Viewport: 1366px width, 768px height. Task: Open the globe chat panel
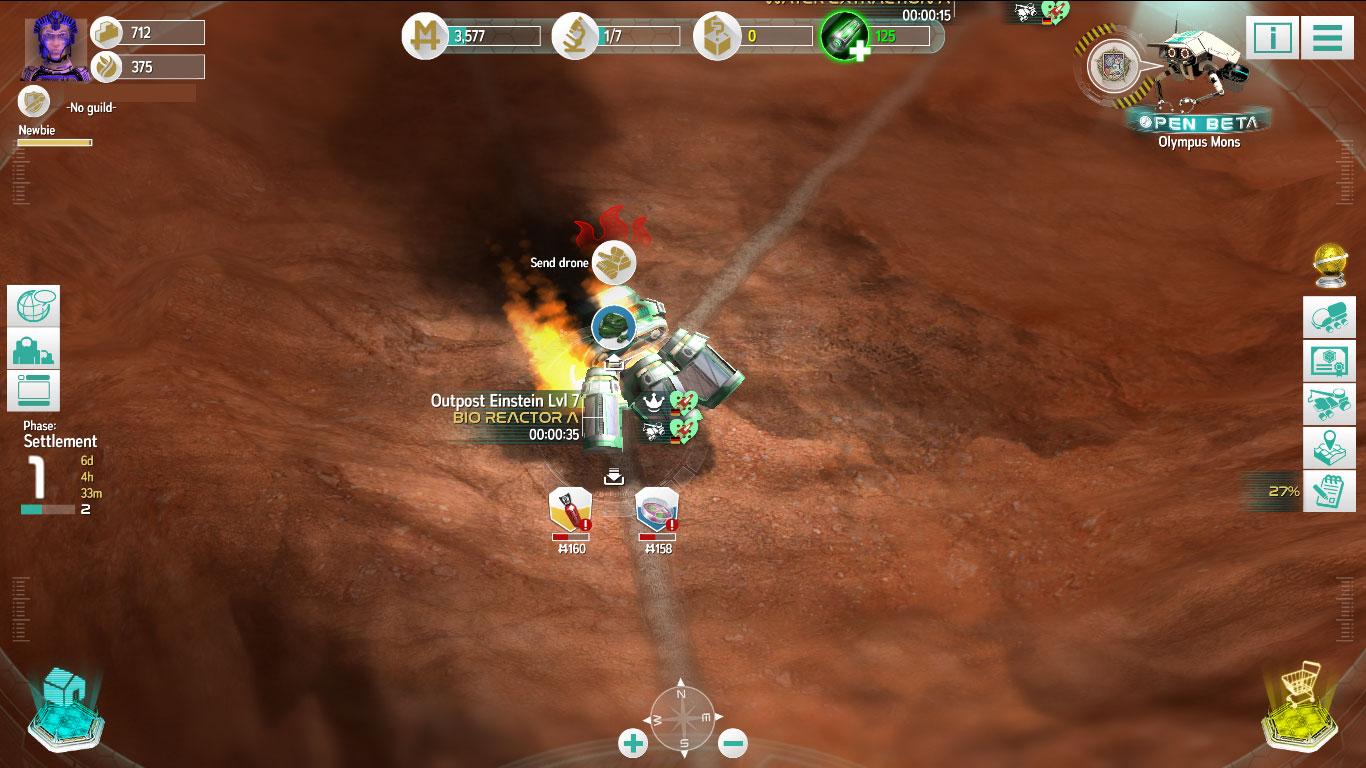tap(34, 306)
